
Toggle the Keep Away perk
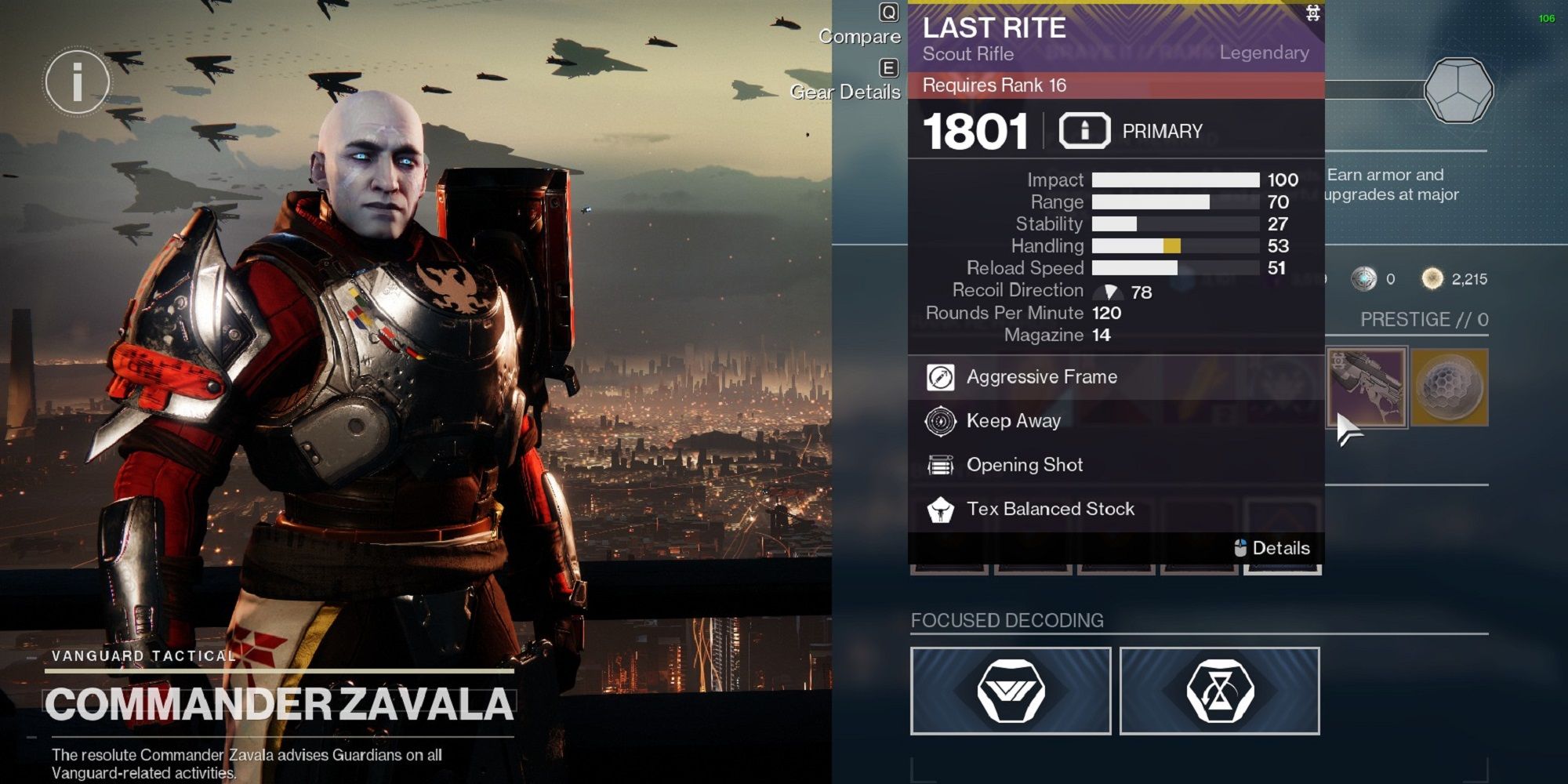940,421
